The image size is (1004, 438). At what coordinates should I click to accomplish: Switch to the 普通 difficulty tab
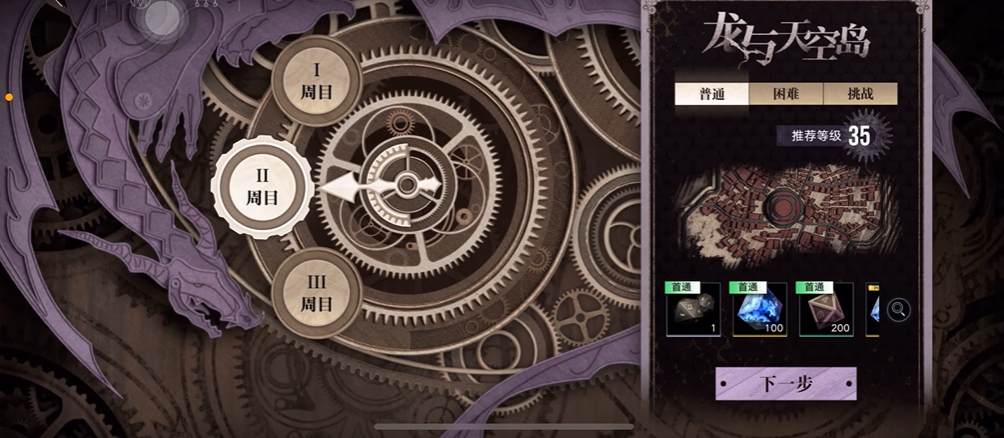tap(711, 94)
